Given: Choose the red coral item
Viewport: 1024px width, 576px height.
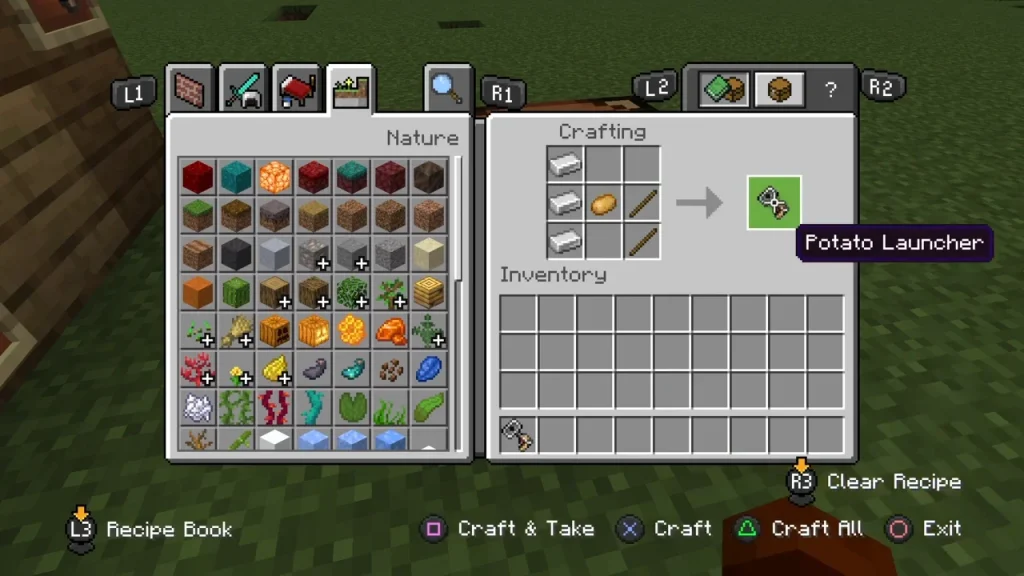Looking at the screenshot, I should [198, 369].
